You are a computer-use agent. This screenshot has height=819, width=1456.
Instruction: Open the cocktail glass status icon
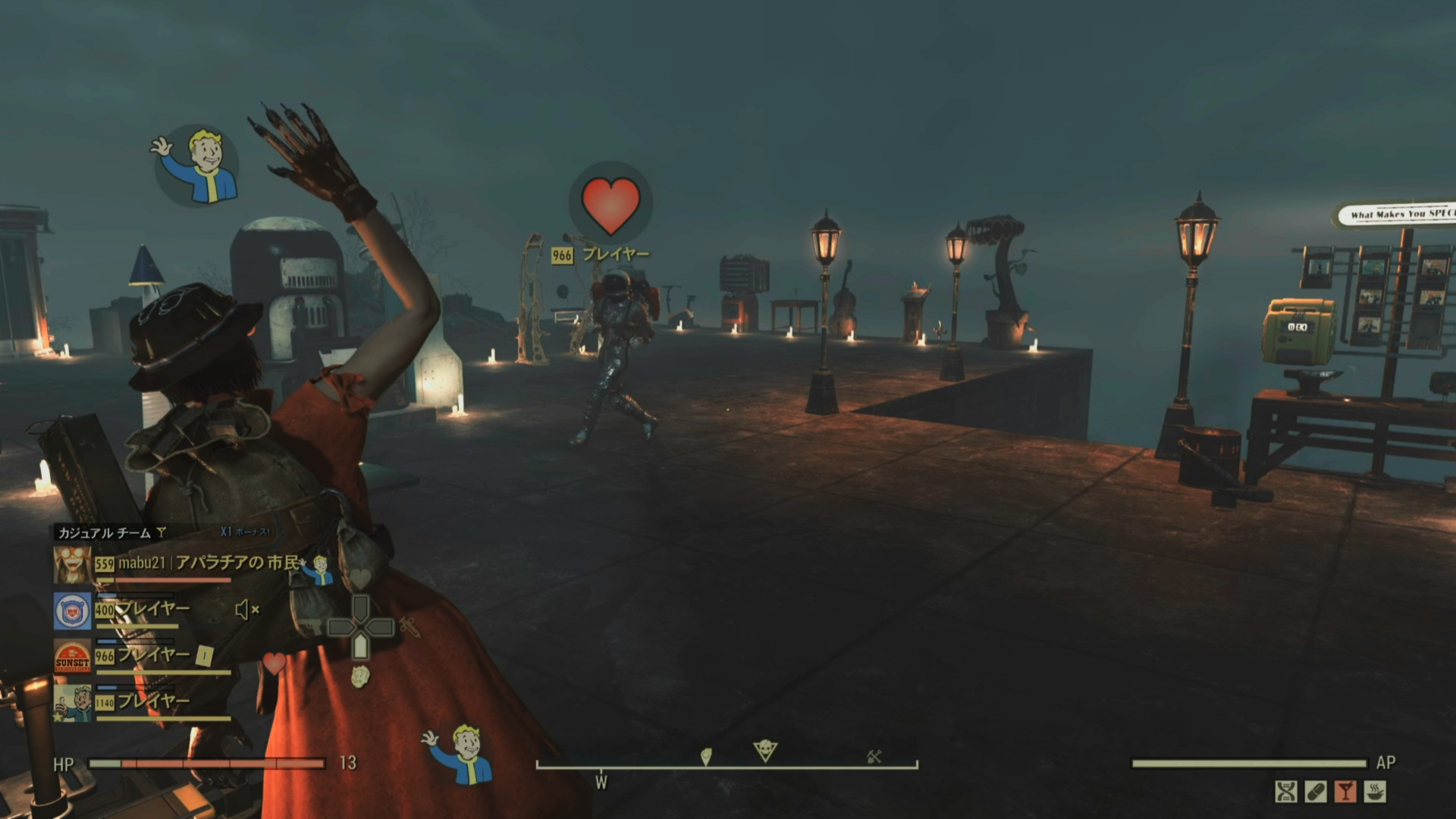pyautogui.click(x=1345, y=792)
